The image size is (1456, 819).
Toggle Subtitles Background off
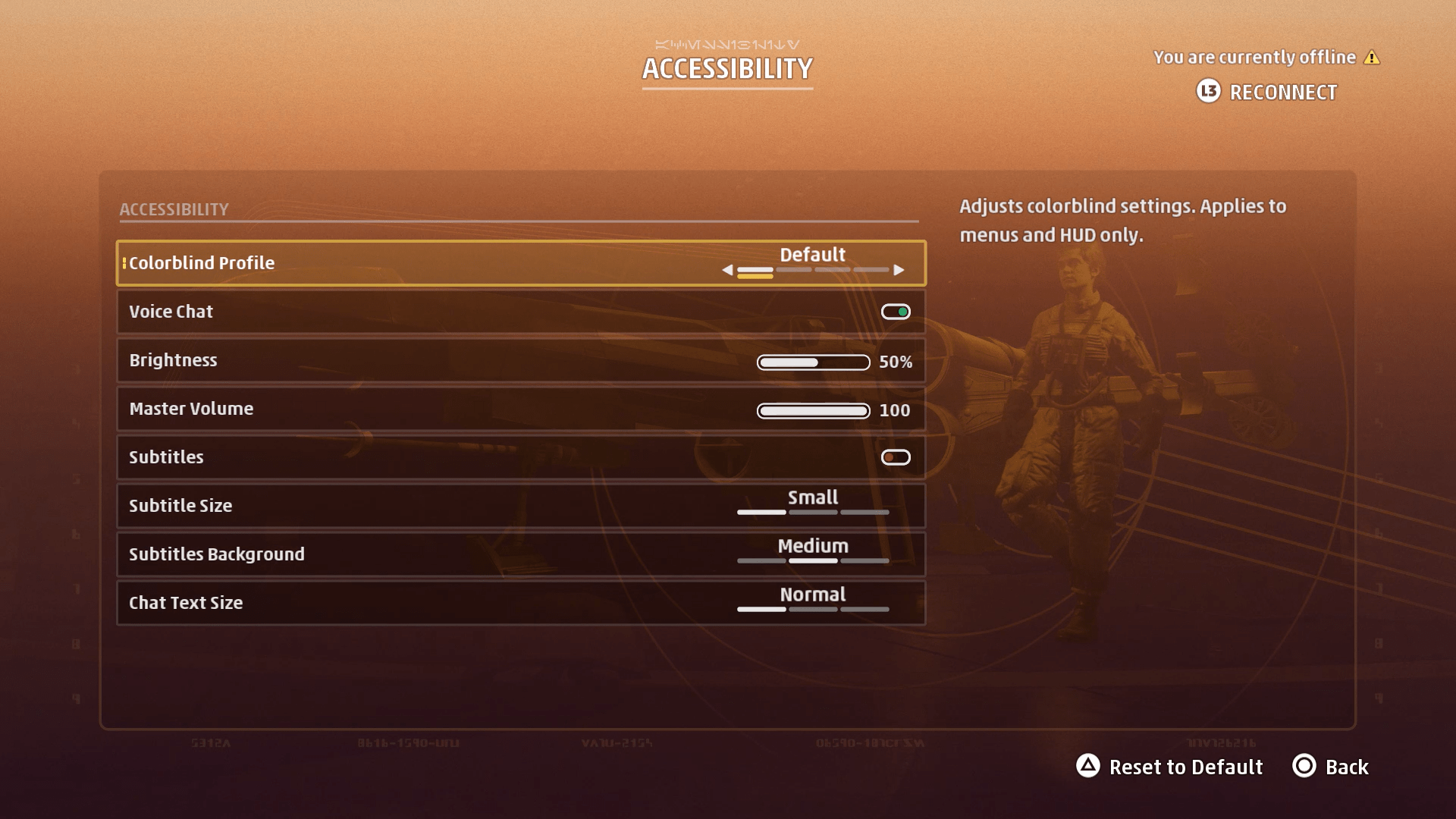812,554
